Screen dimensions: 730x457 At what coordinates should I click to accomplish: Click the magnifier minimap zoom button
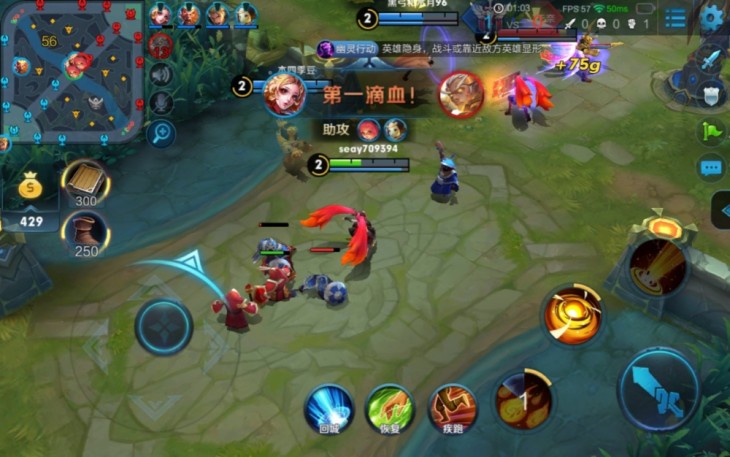(x=161, y=133)
